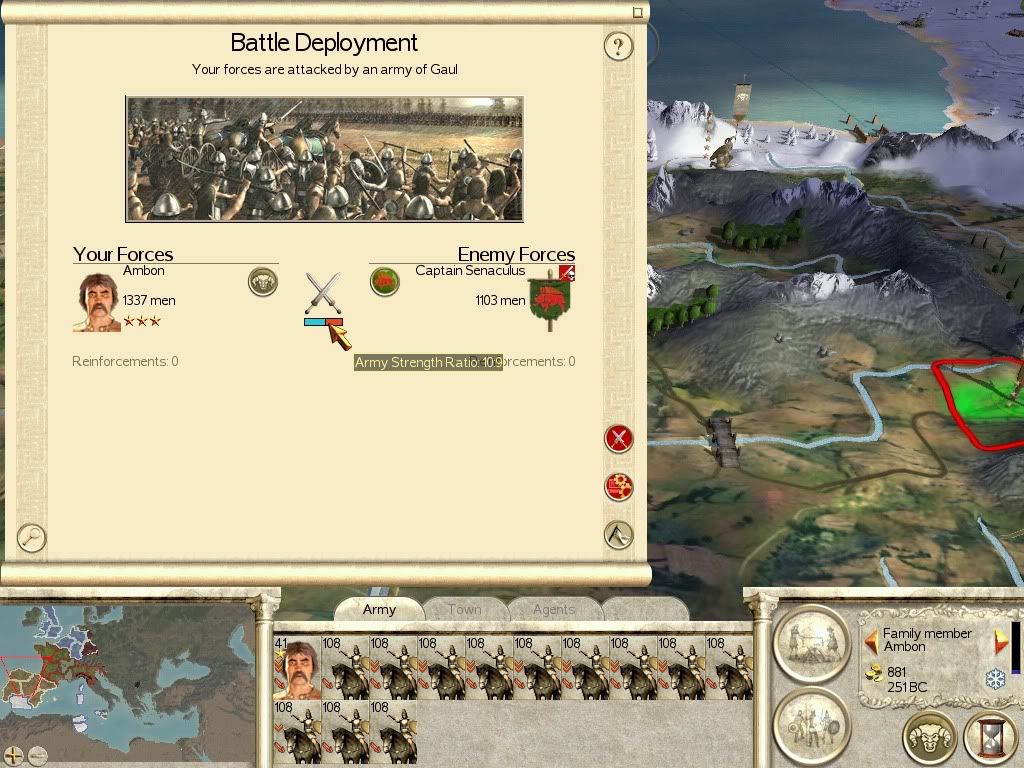Open the help question mark button
The width and height of the screenshot is (1024, 768).
[x=619, y=46]
